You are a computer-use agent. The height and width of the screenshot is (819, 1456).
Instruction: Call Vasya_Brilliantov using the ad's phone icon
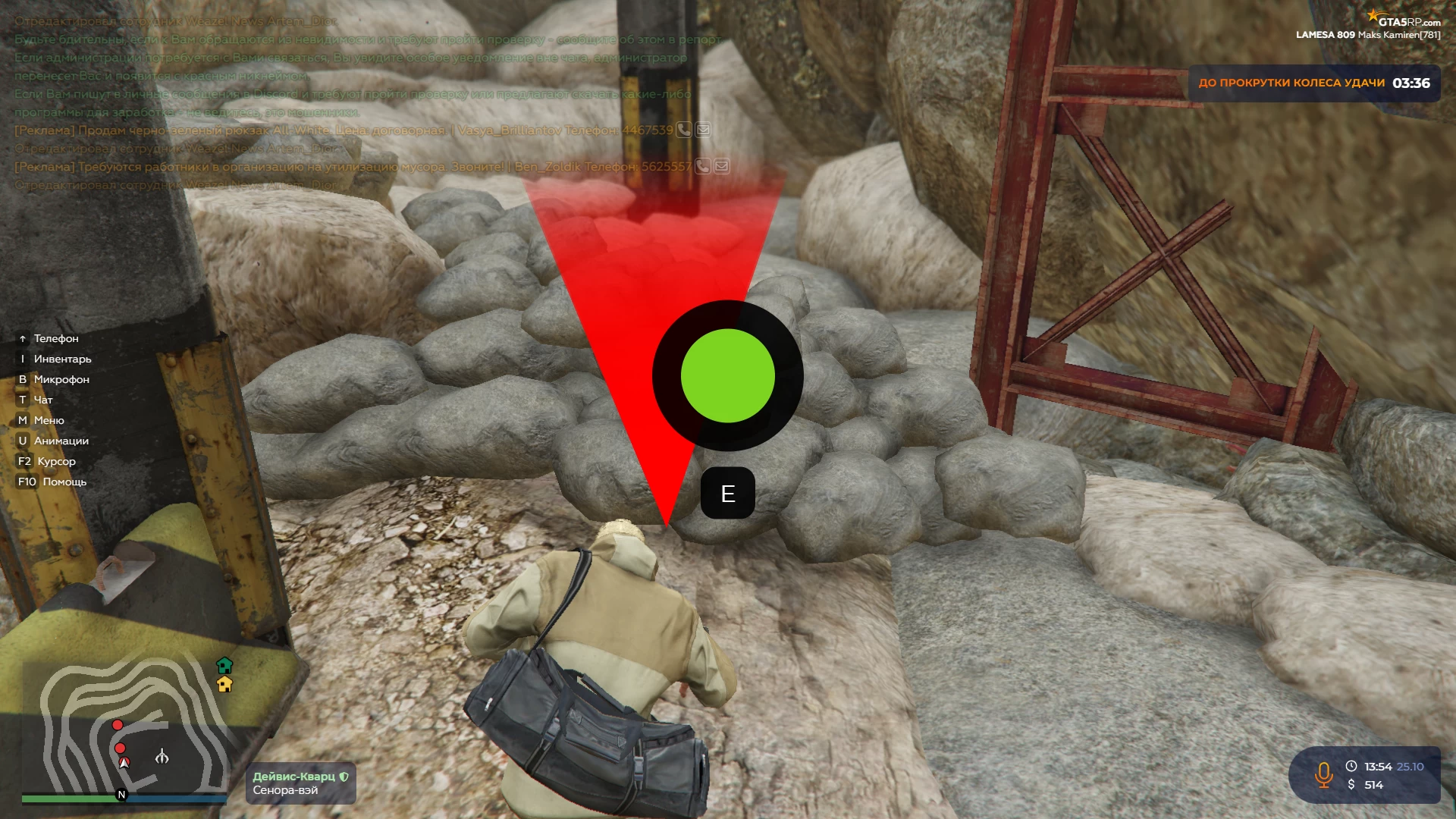(684, 130)
